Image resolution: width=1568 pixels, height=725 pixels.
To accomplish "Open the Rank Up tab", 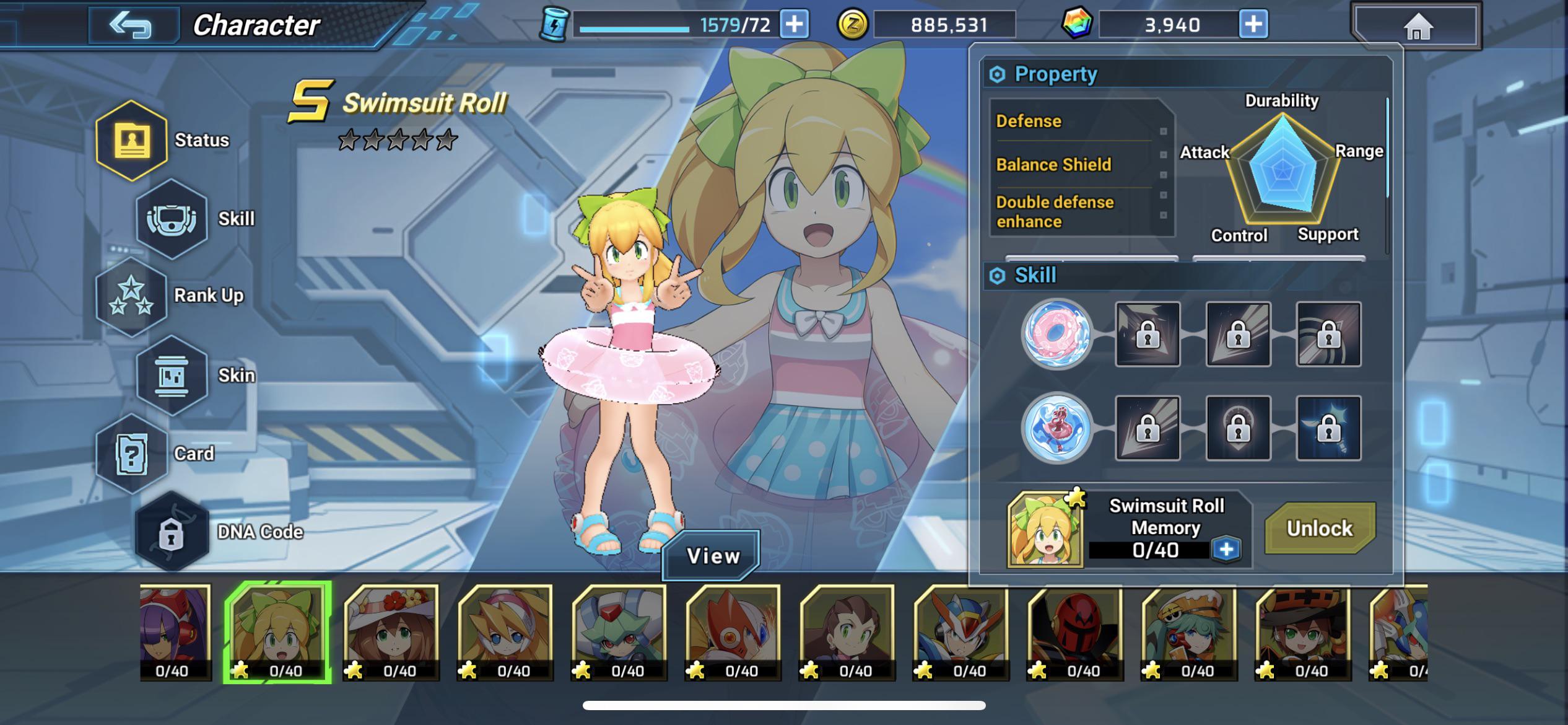I will [132, 296].
